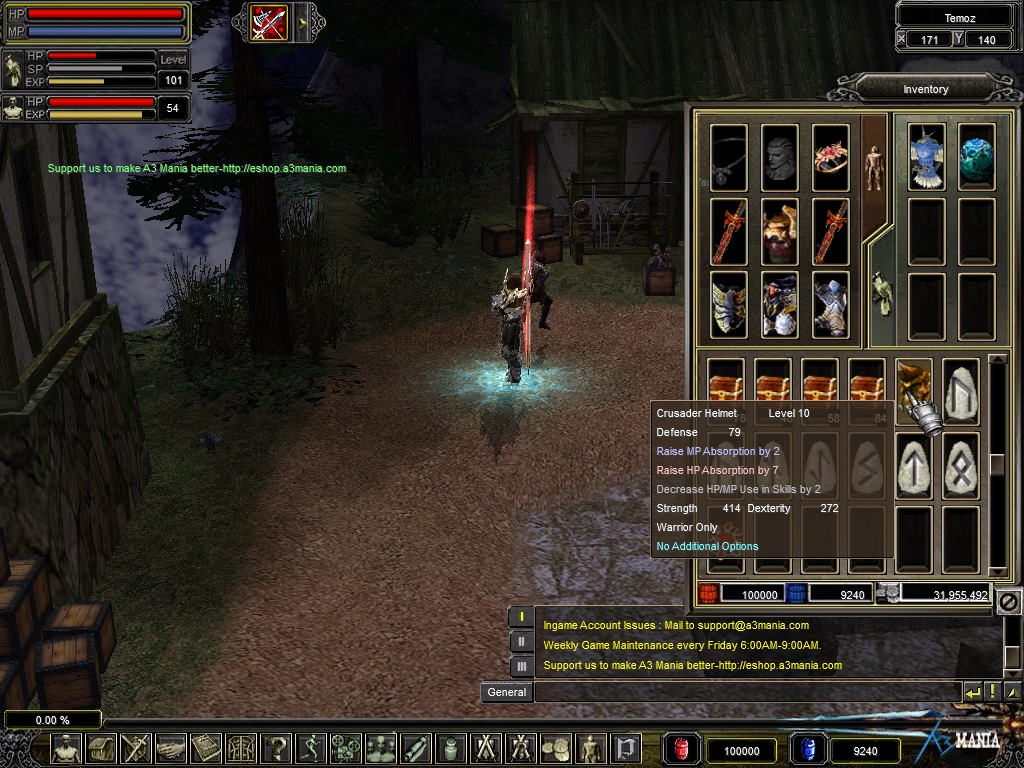The width and height of the screenshot is (1024, 768).
Task: Click the chat text input field
Action: tap(746, 692)
